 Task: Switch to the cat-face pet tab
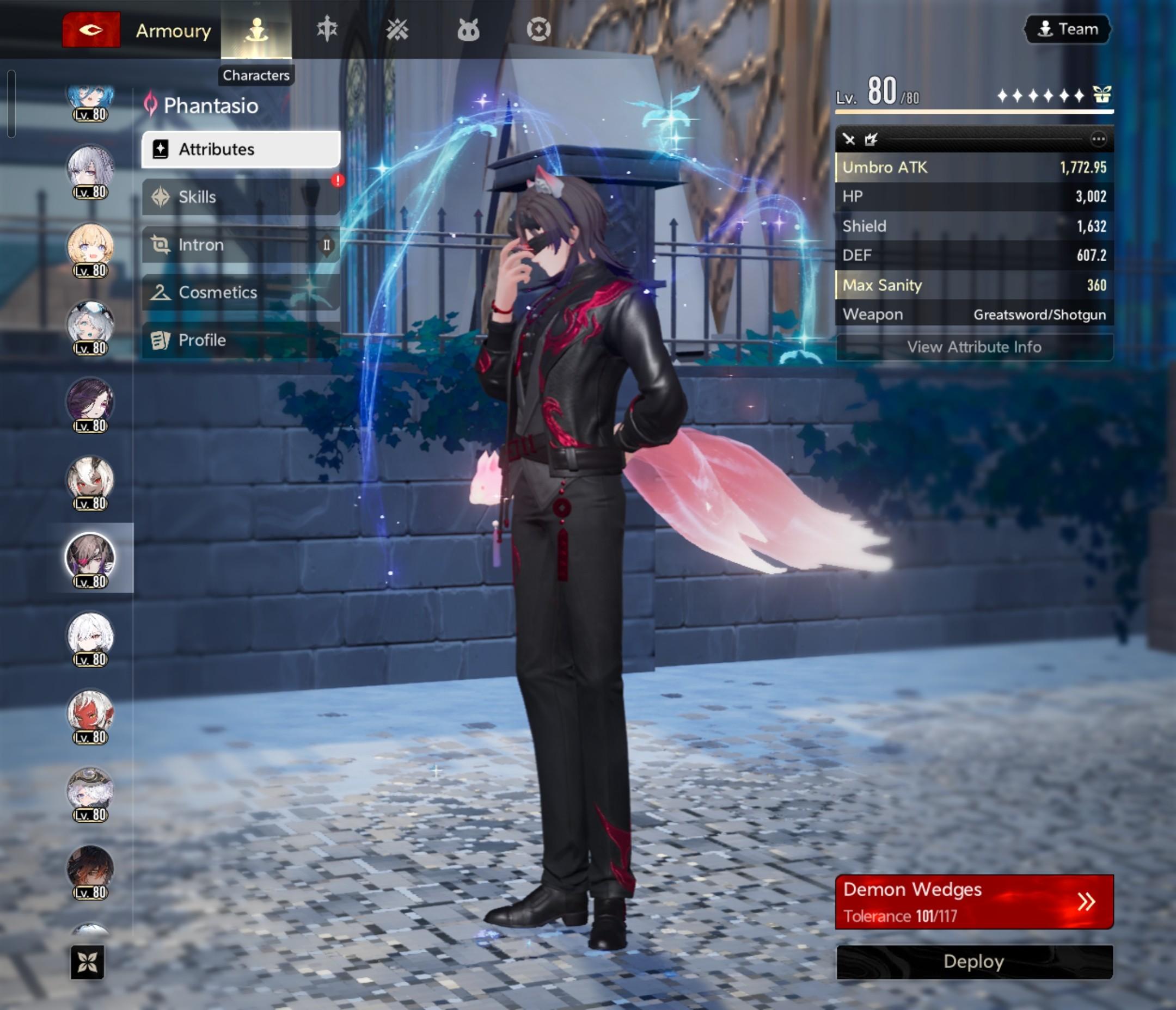[x=468, y=29]
